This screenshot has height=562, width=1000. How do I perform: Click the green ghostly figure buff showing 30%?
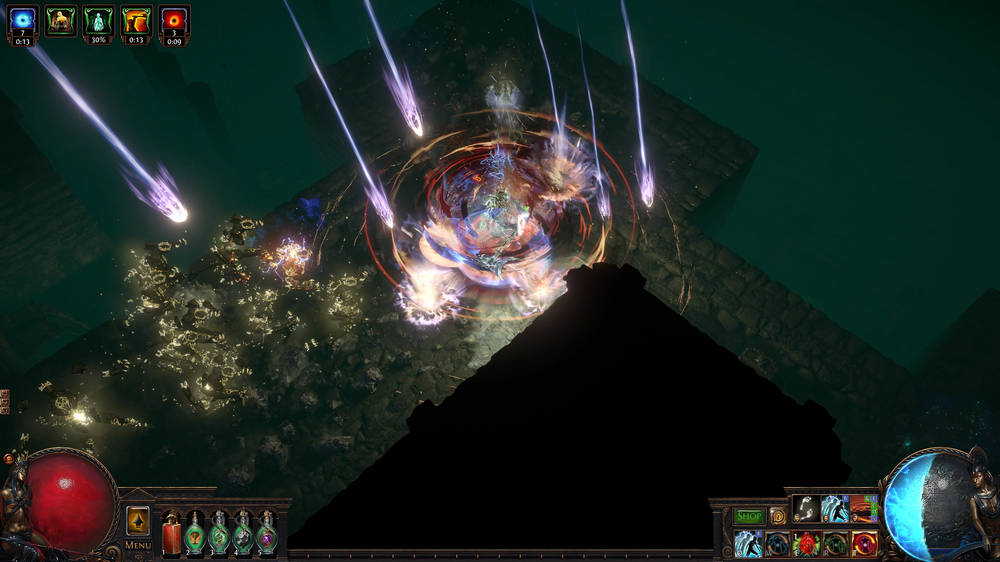point(99,20)
